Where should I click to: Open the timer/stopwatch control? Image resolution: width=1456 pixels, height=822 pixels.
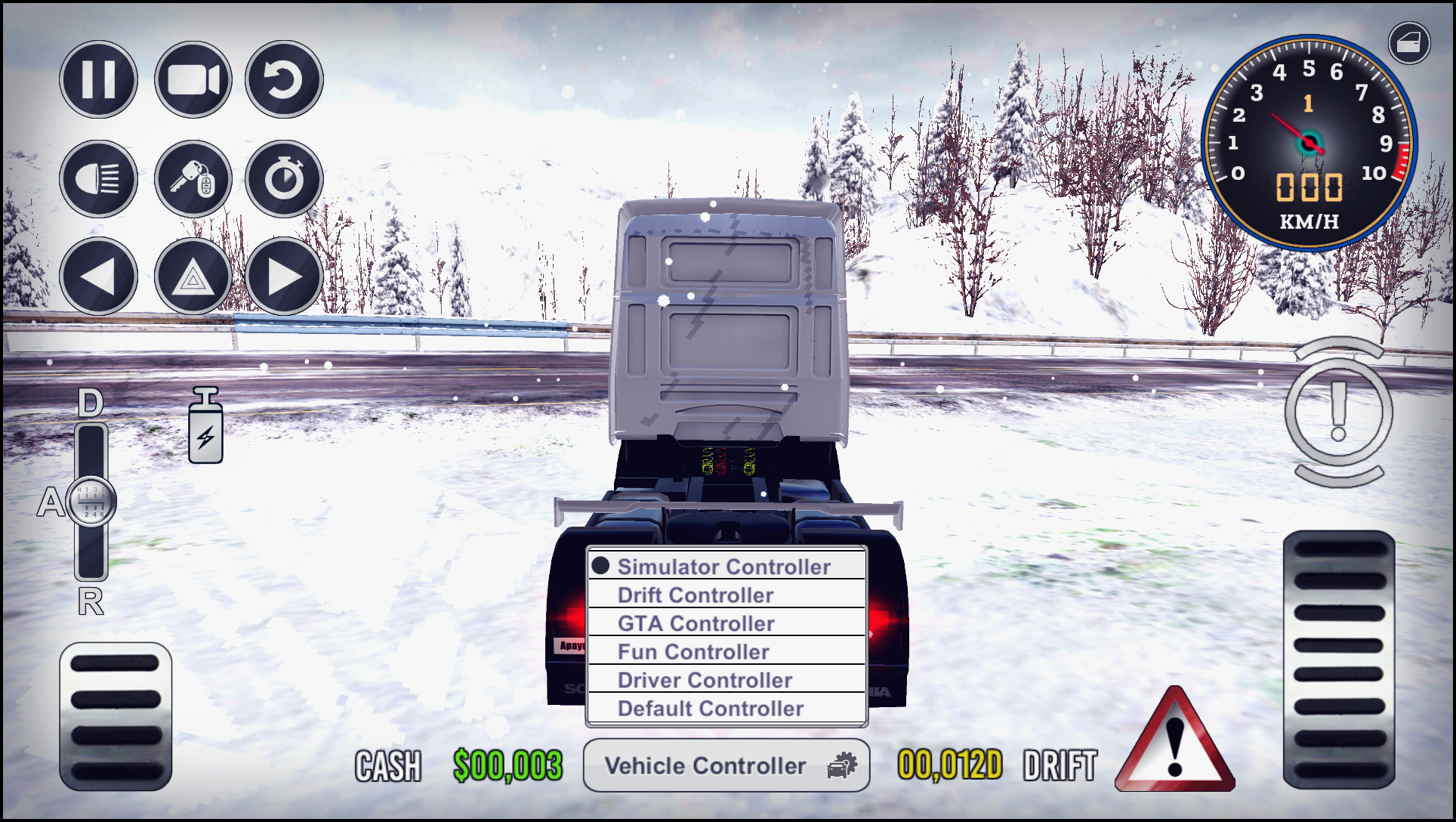coord(283,179)
